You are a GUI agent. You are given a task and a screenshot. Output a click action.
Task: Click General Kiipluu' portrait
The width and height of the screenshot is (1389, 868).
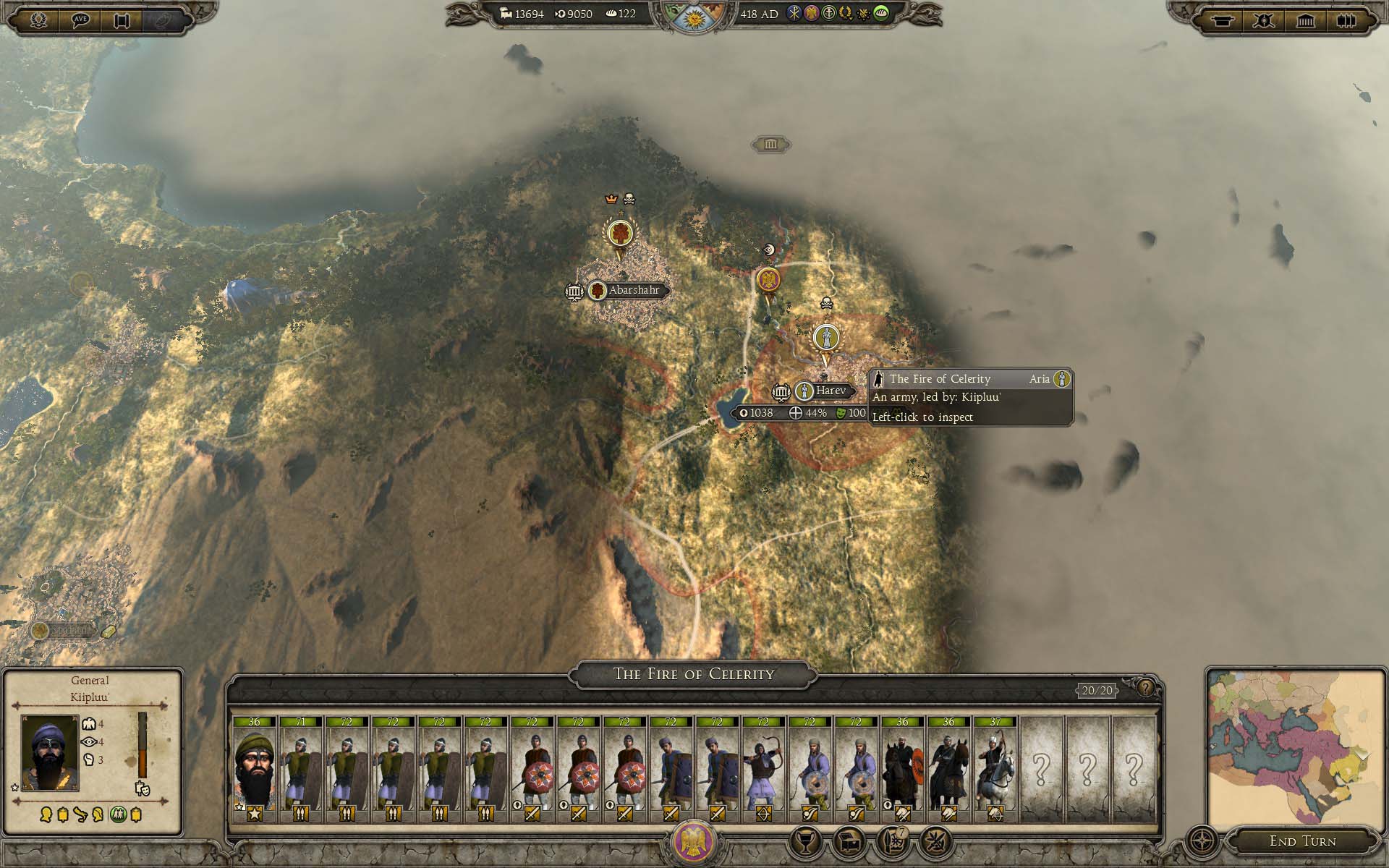pos(49,752)
